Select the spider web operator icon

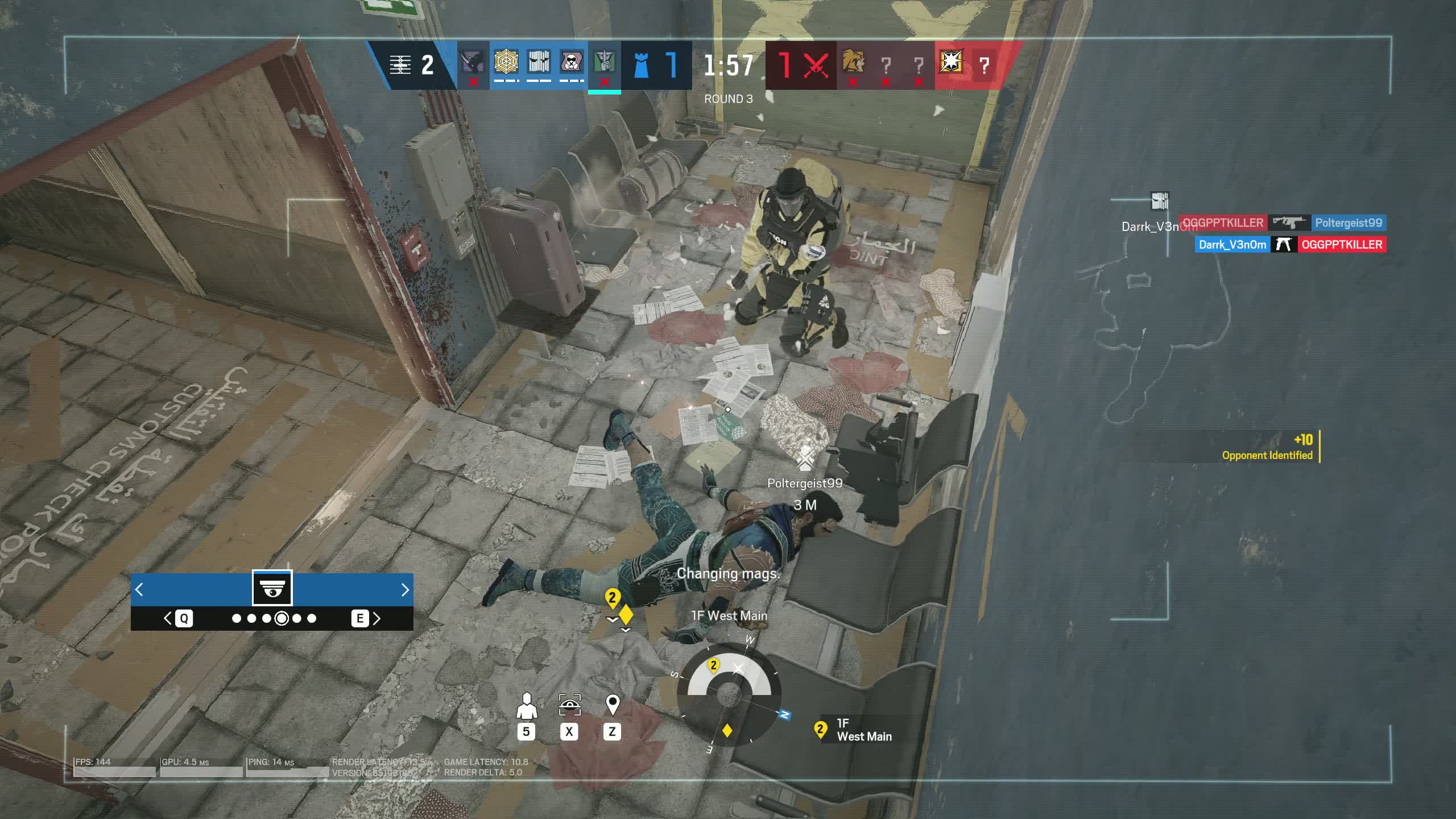click(506, 62)
